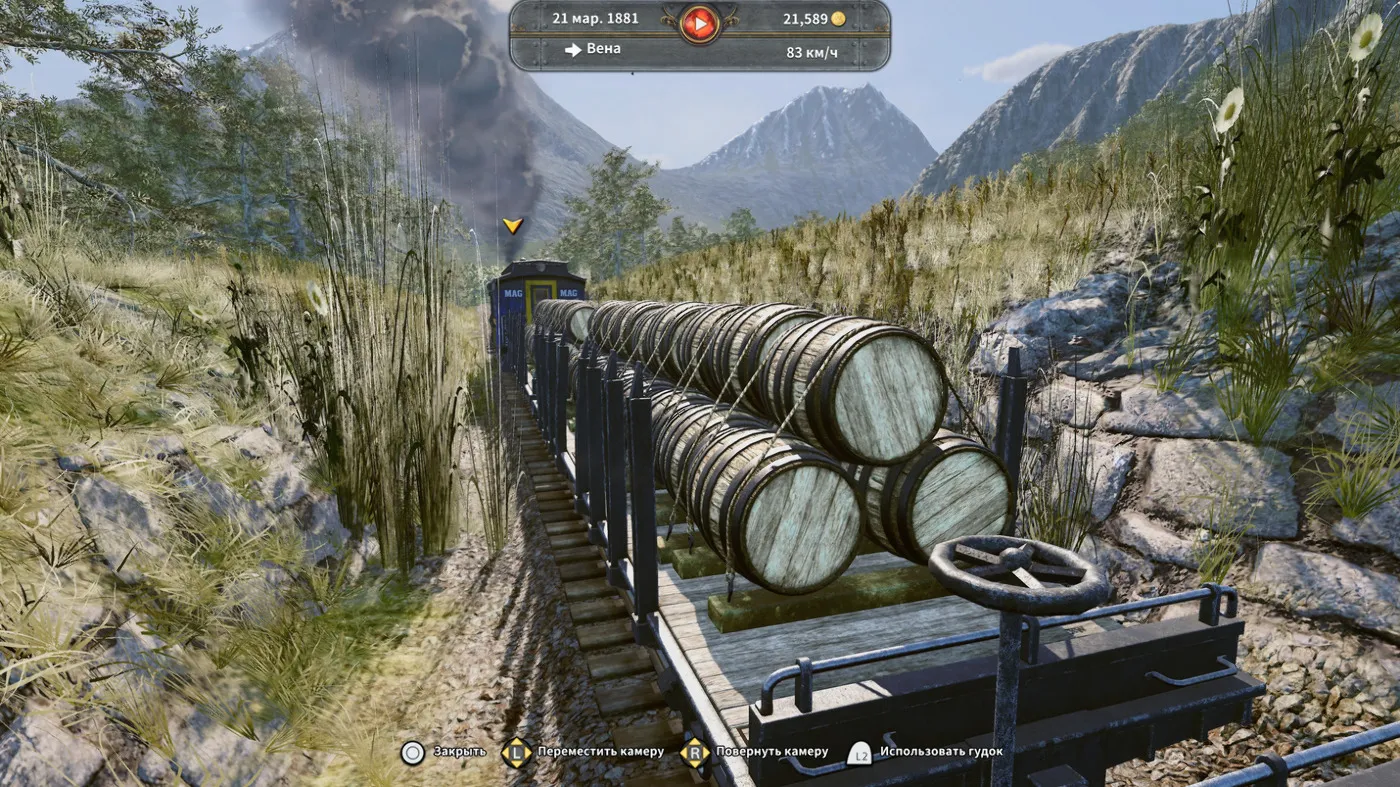
Task: Click the yellow marker above the locomotive
Action: (x=513, y=226)
